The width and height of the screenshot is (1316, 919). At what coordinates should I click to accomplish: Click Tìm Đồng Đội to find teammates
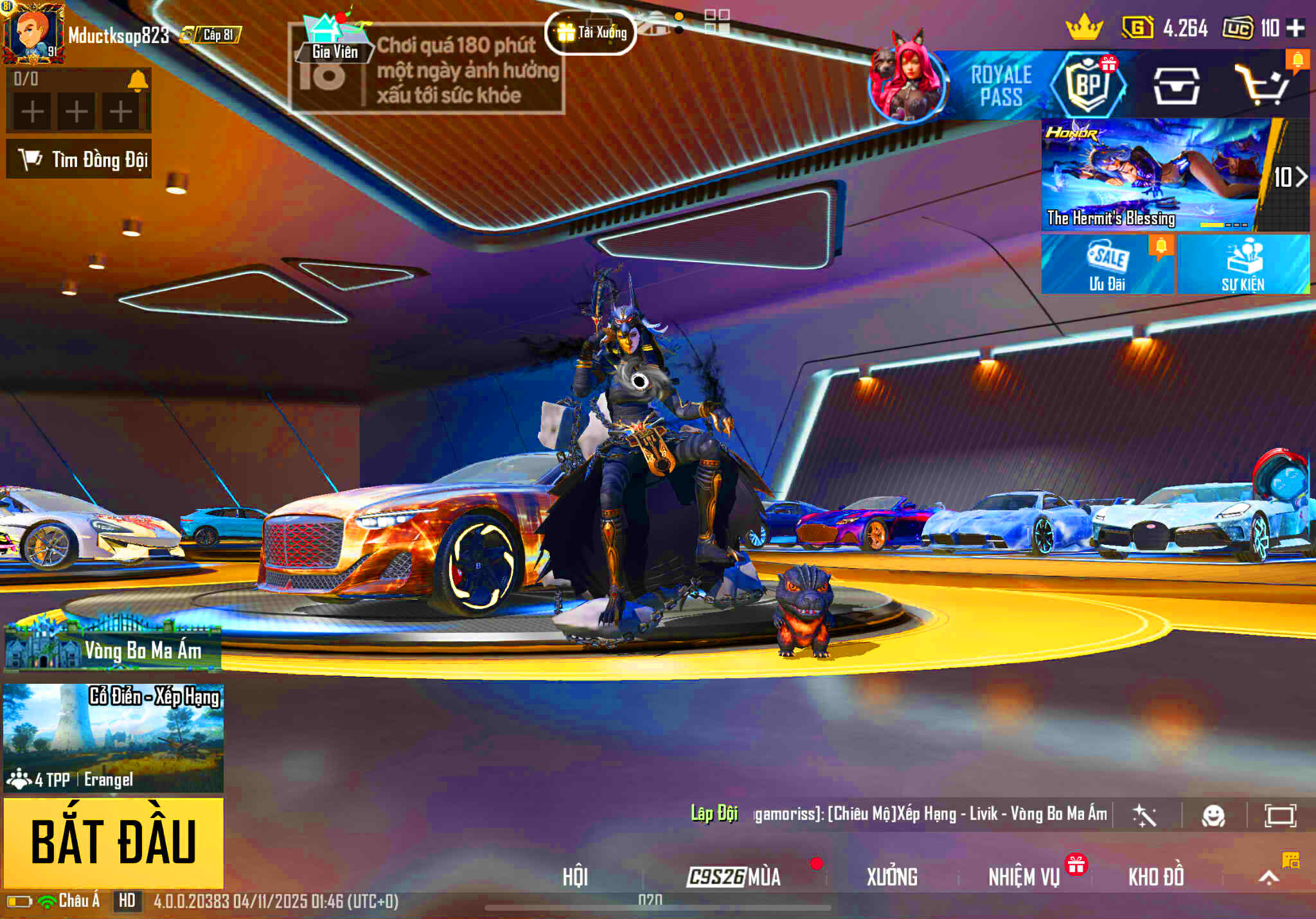(79, 159)
